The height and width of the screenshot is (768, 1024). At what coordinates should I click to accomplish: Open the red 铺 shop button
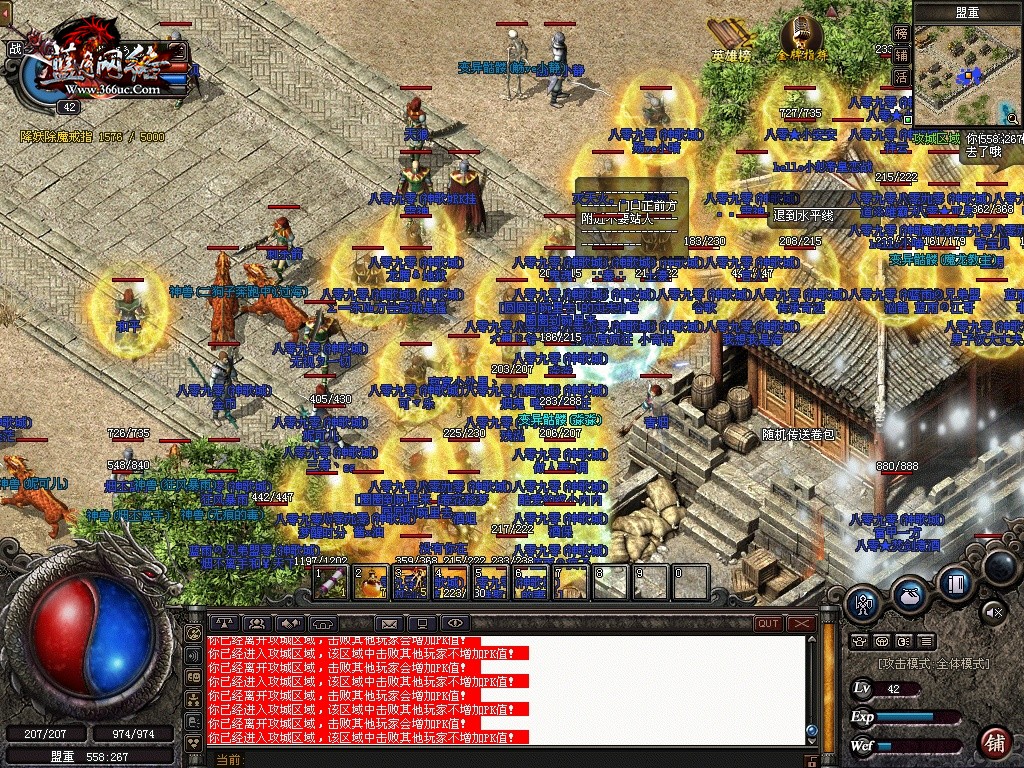click(993, 741)
